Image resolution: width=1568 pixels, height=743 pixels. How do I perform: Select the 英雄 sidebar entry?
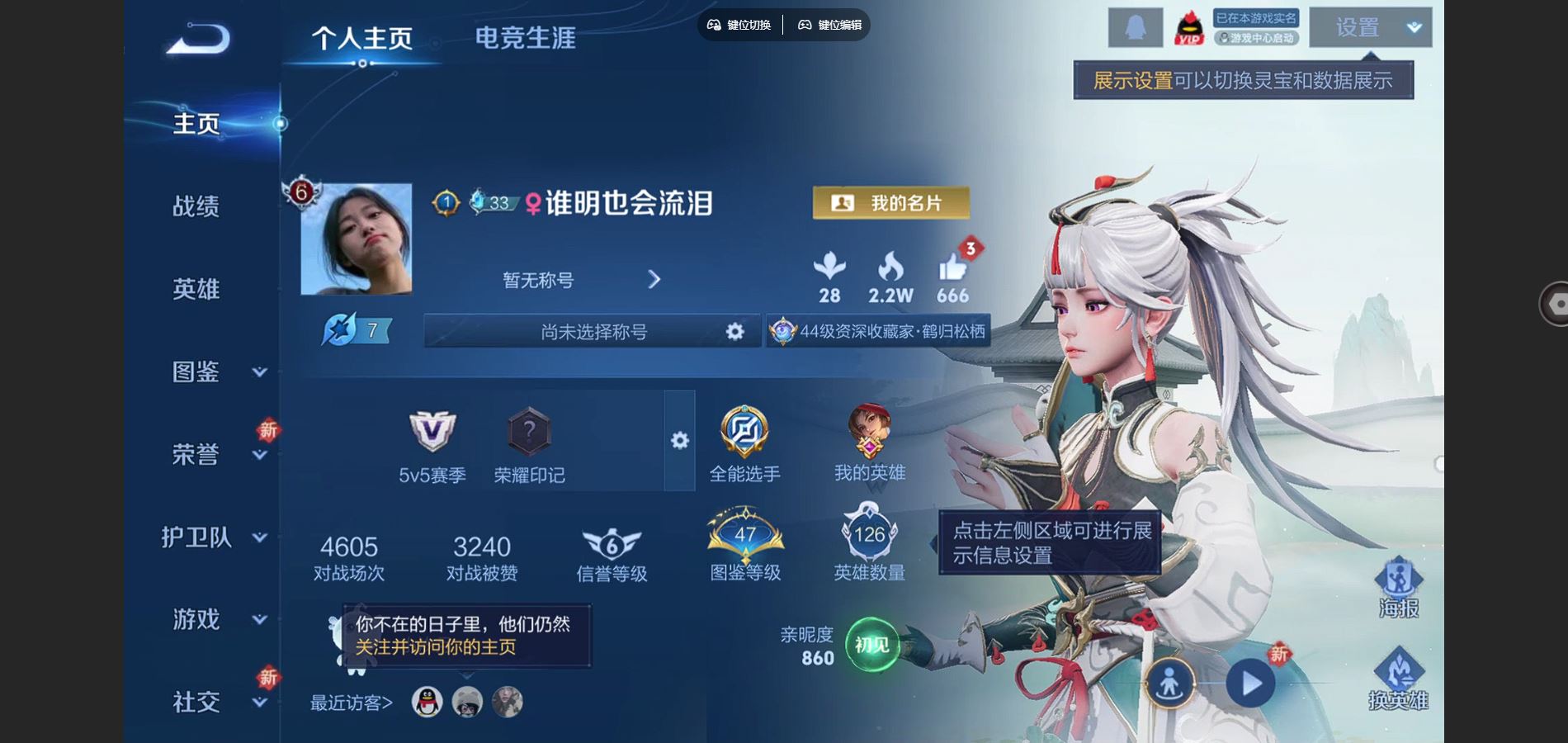(x=196, y=289)
